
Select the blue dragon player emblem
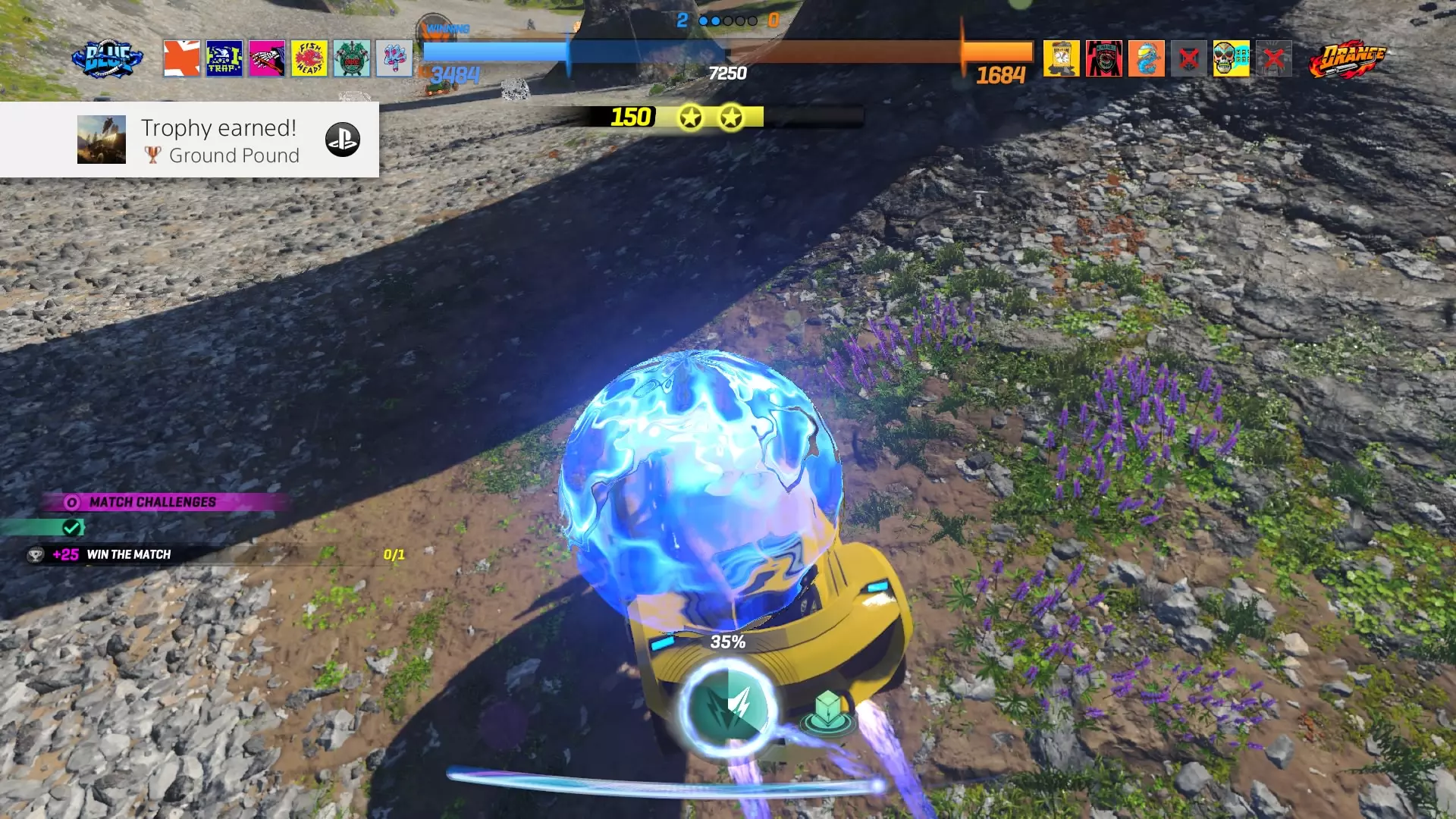(1147, 58)
